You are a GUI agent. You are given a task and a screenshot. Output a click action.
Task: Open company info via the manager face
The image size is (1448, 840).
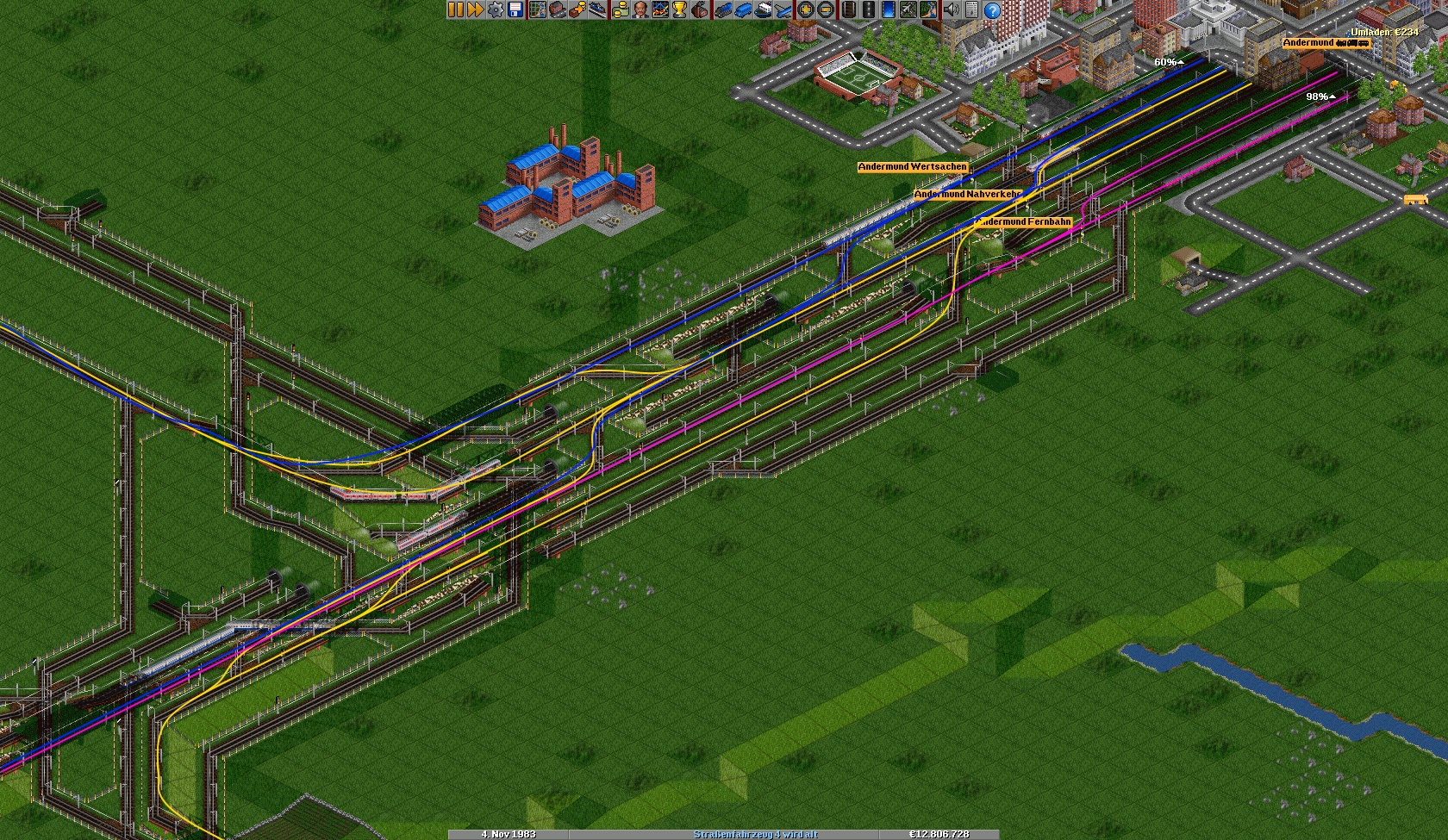[640, 9]
